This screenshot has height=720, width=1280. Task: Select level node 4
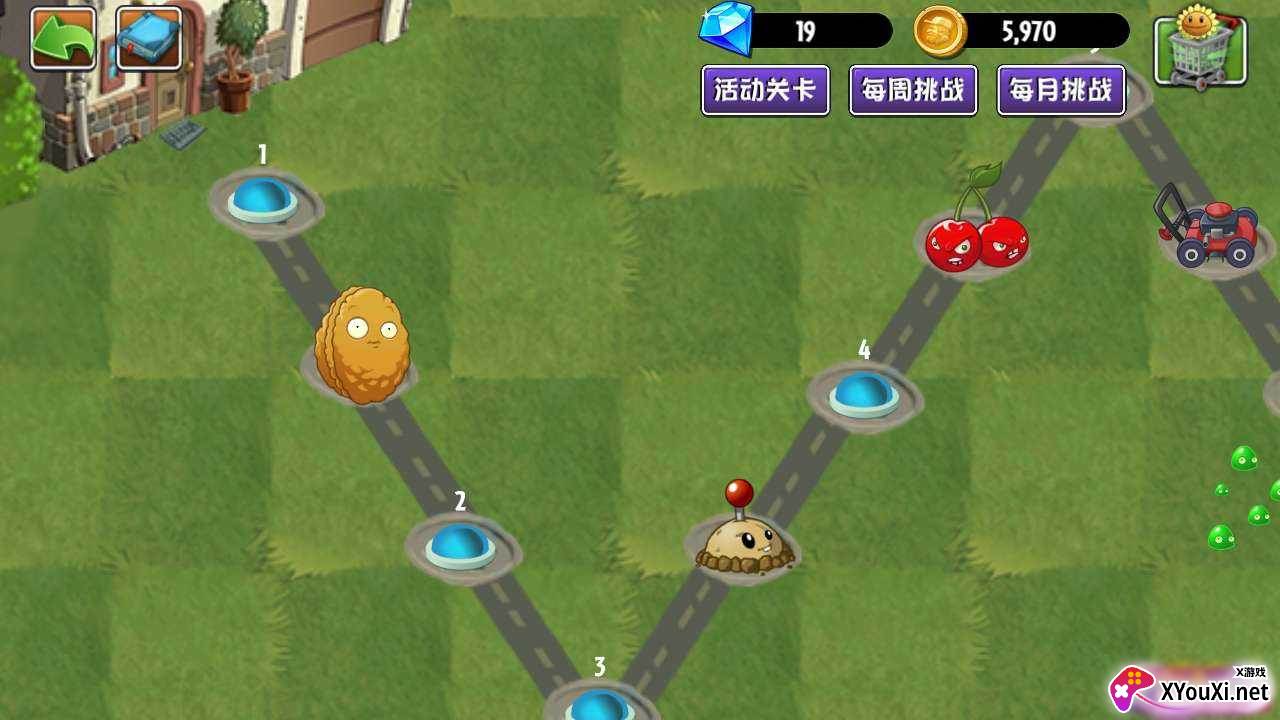[862, 395]
